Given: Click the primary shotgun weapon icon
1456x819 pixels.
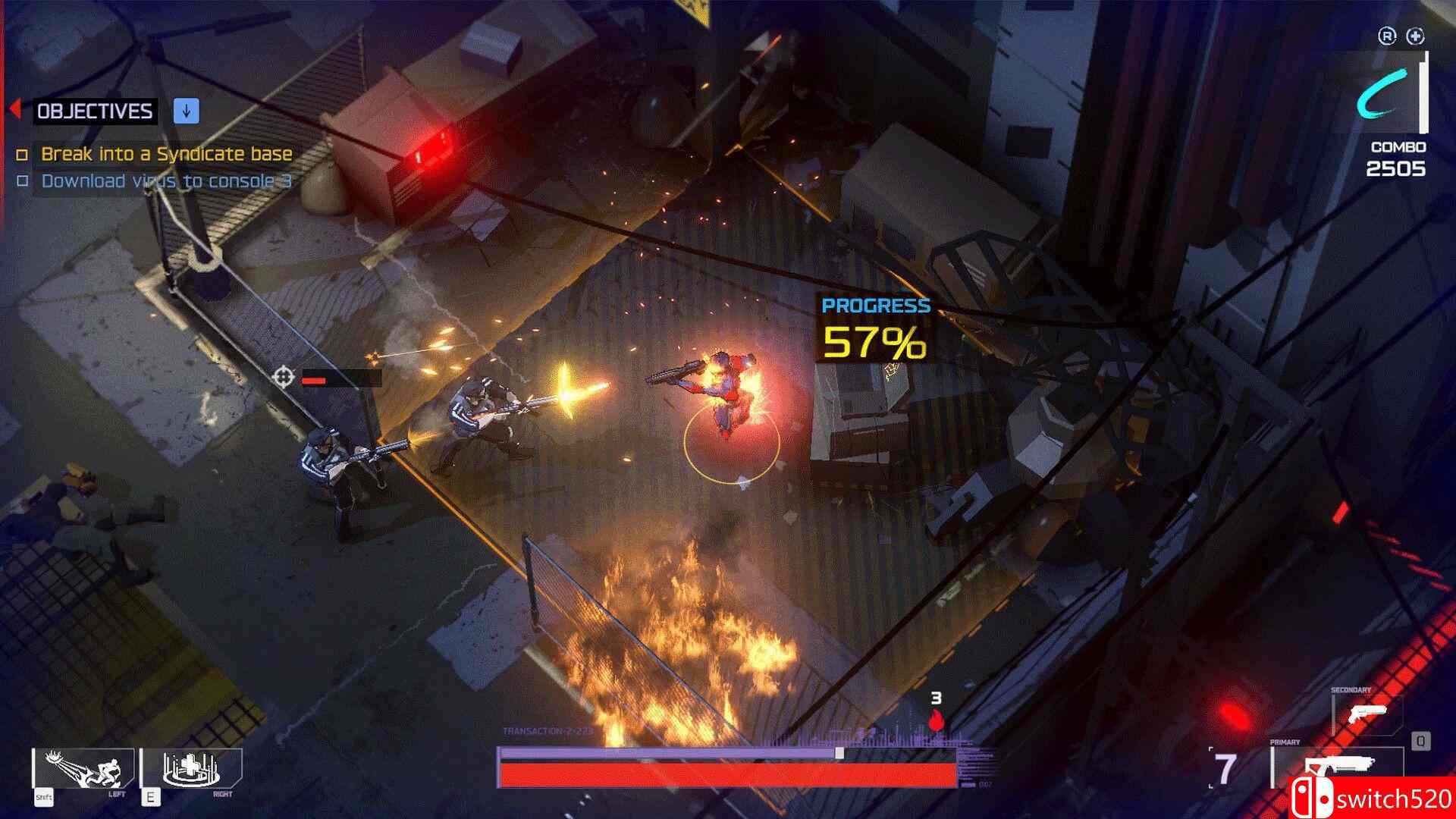Looking at the screenshot, I should 1341,764.
